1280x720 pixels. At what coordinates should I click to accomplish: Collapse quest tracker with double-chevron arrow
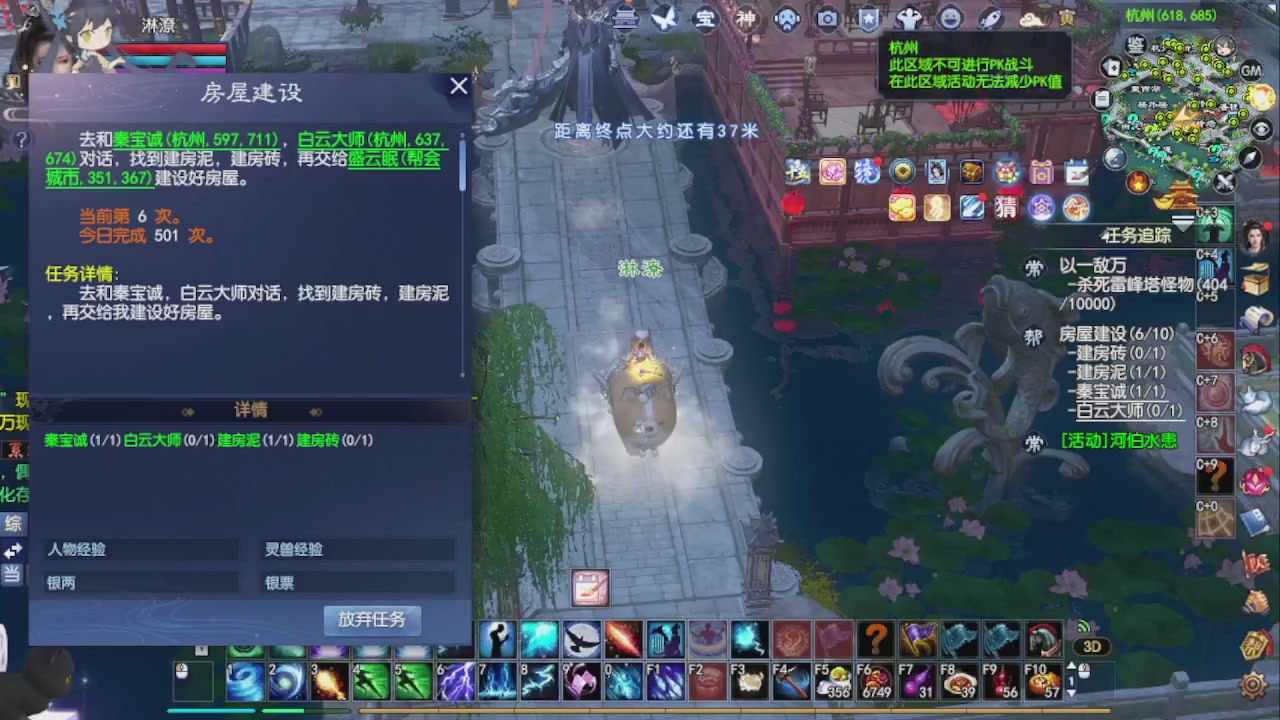point(1183,221)
